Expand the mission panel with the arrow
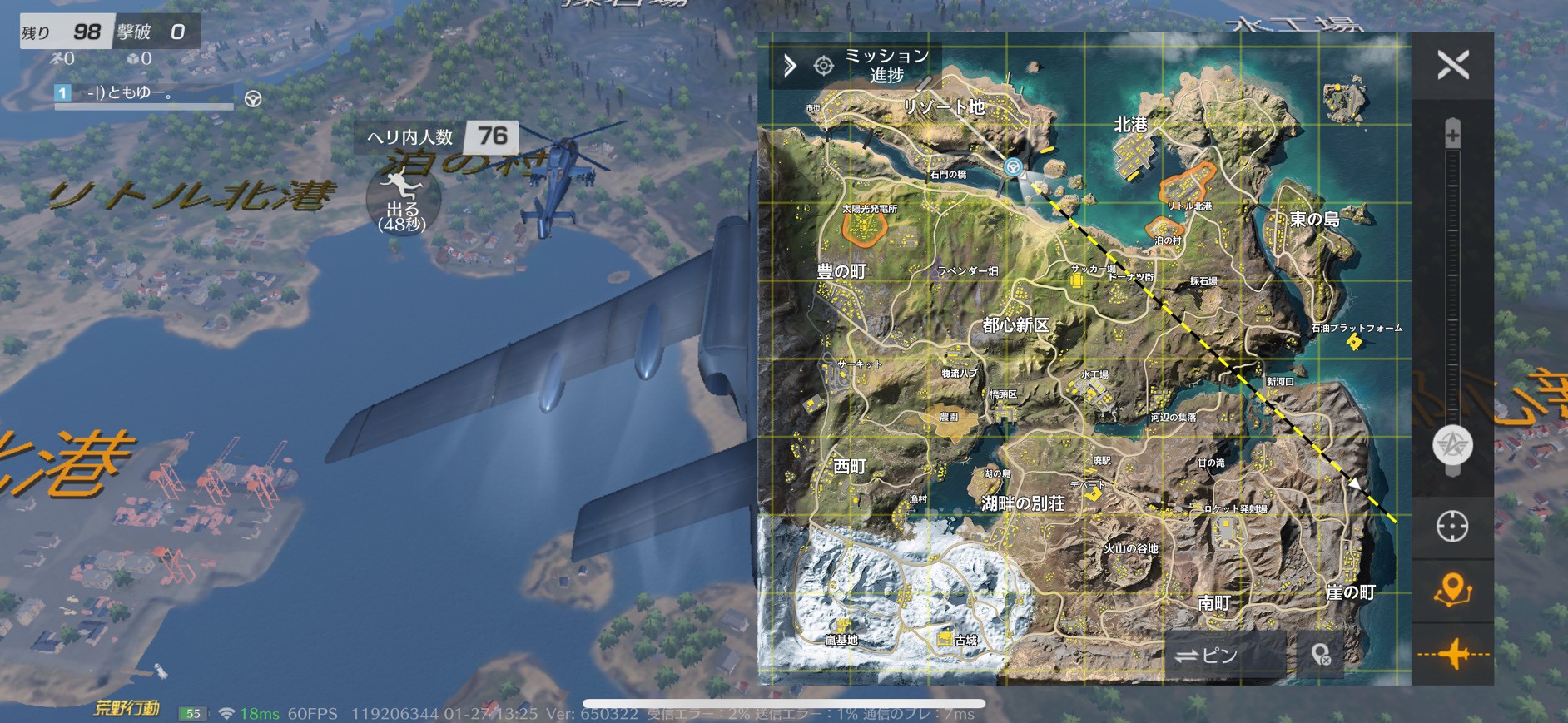This screenshot has width=1568, height=723. click(790, 65)
